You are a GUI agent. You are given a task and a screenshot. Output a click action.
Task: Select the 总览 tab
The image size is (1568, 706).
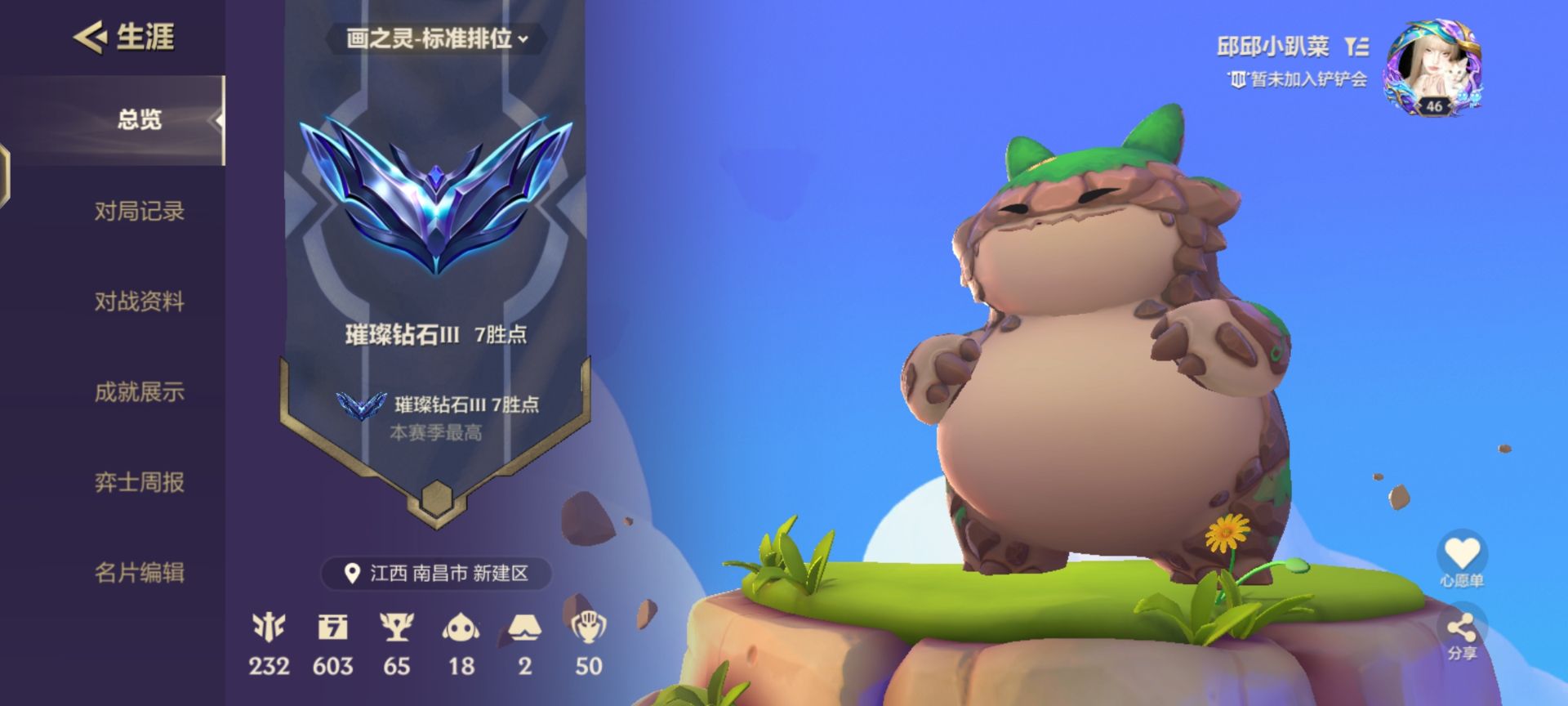(140, 119)
